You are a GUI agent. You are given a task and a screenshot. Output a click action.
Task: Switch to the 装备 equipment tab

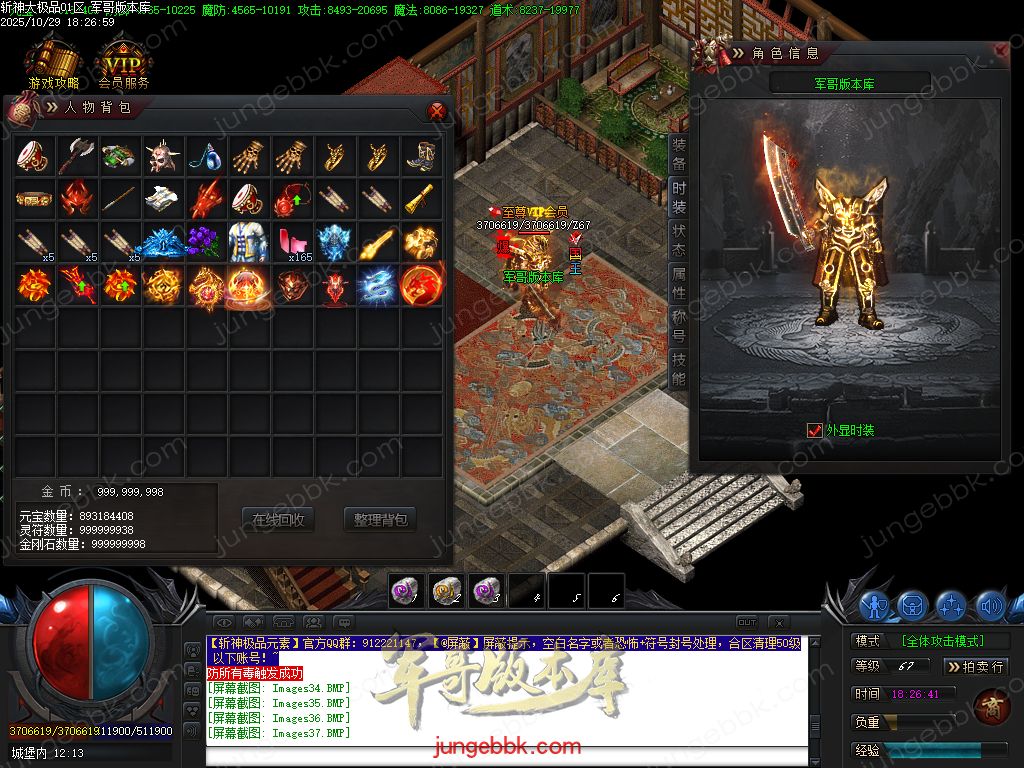679,154
